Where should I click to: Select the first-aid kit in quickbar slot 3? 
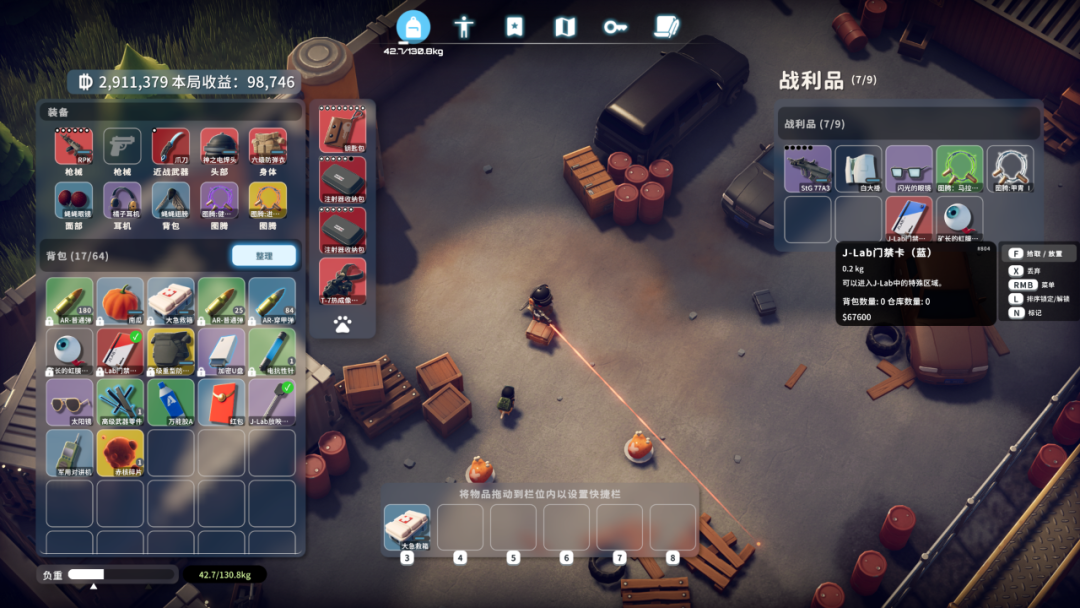point(407,527)
